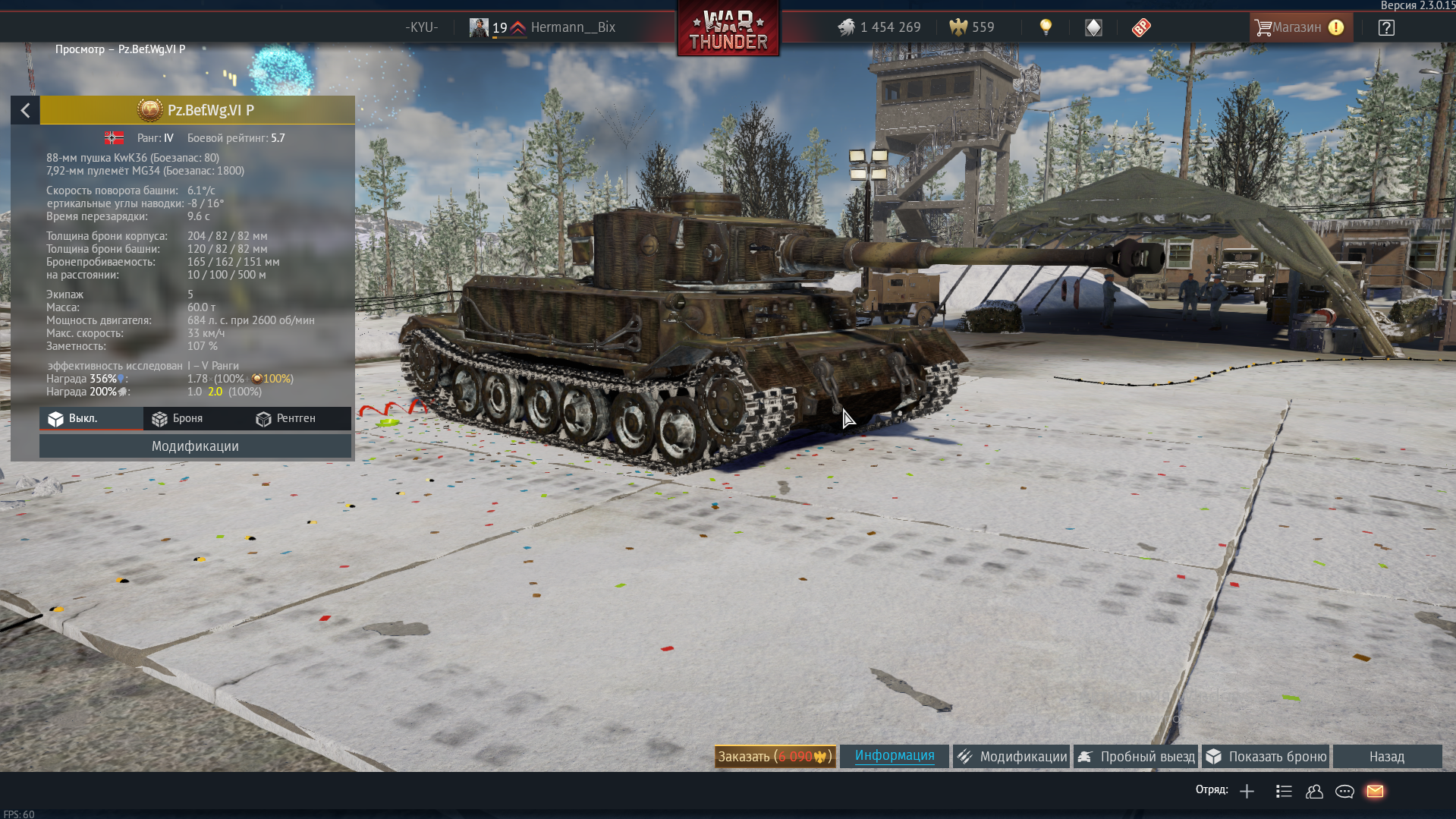
Task: Add a squad member with the plus
Action: [1247, 792]
